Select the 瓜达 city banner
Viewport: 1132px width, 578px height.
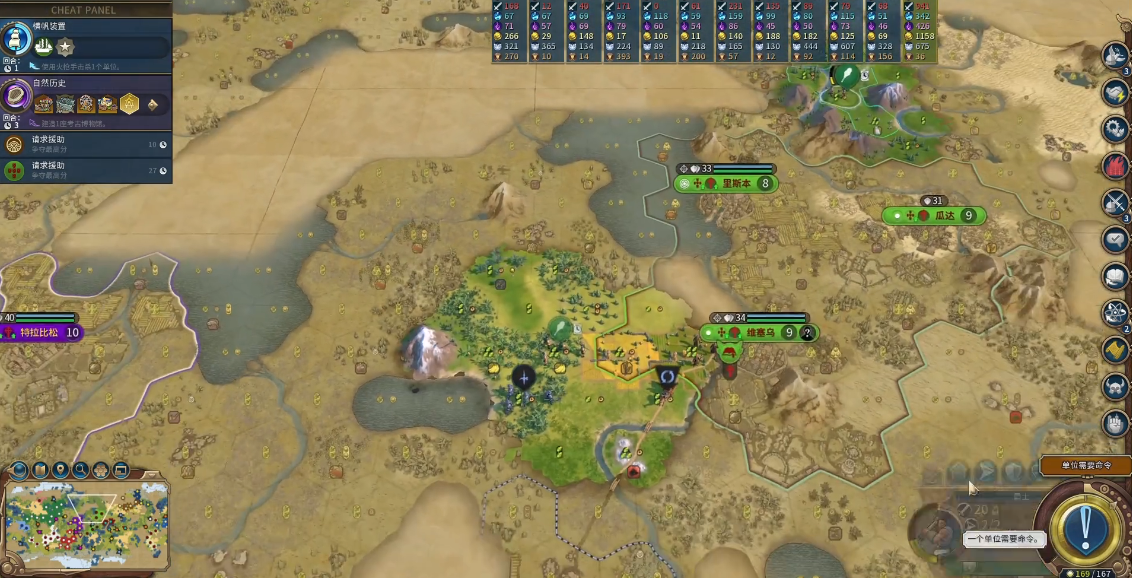click(934, 216)
